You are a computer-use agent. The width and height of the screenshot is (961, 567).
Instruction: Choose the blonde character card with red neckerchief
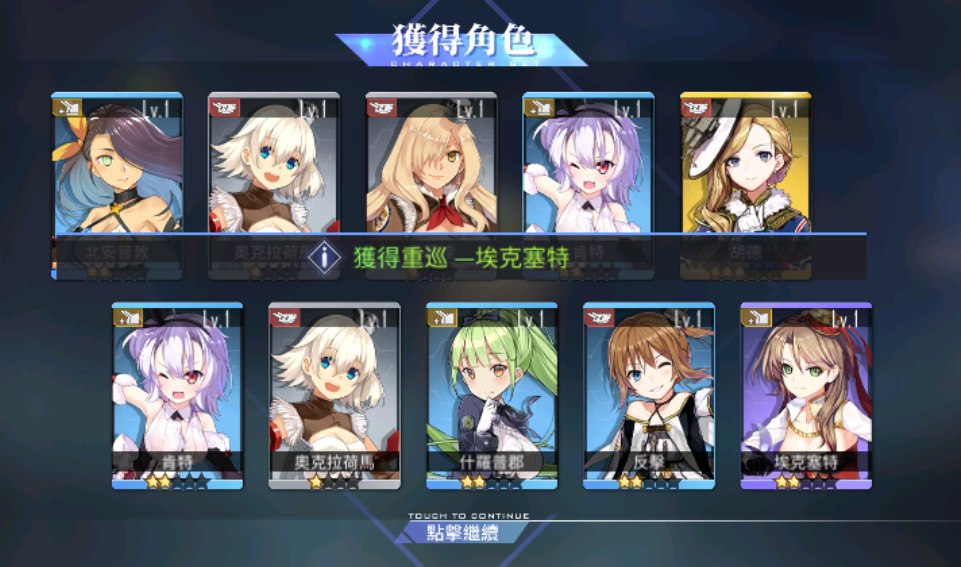(x=431, y=180)
